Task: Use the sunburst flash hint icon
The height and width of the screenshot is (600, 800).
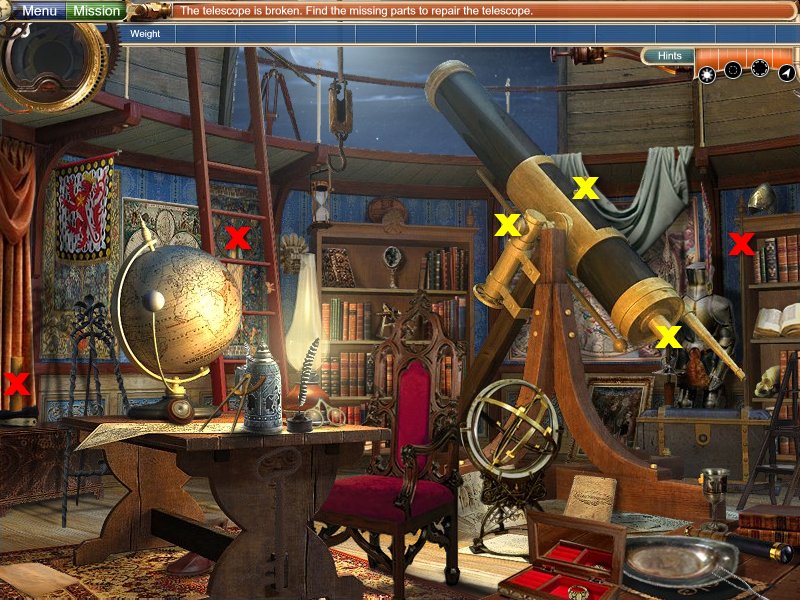Action: (707, 72)
